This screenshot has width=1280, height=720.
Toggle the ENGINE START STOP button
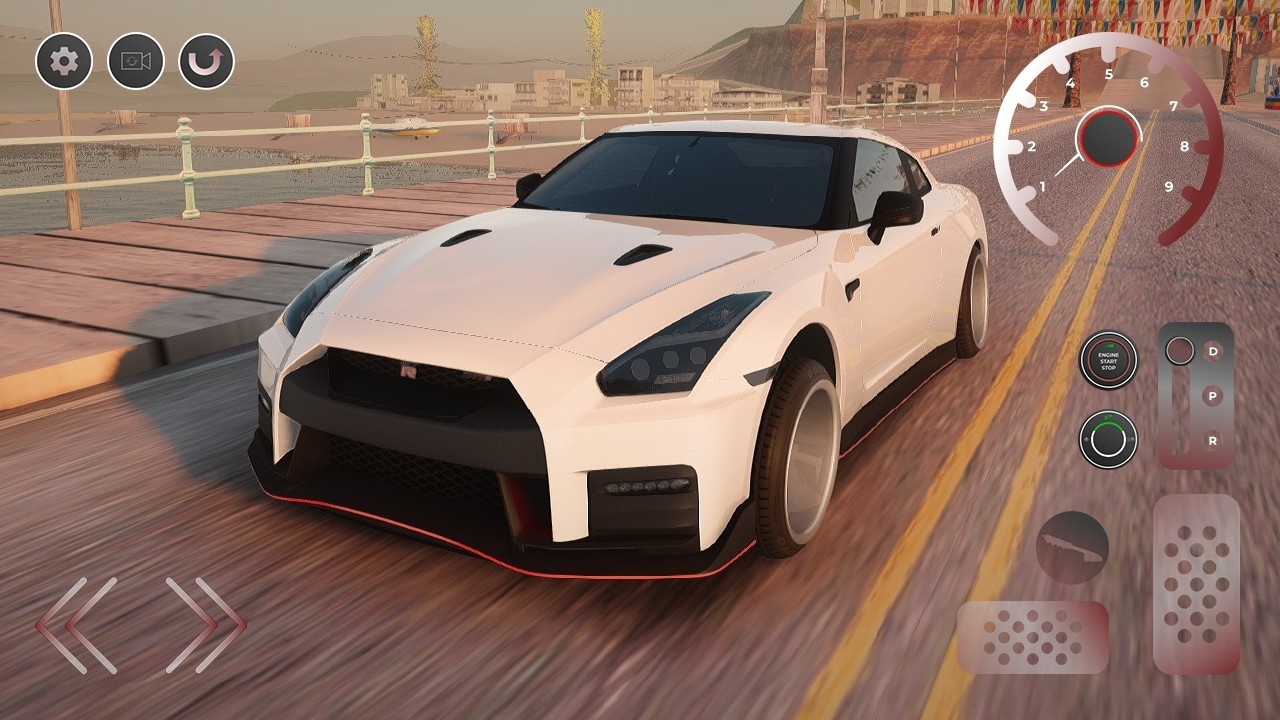[1107, 362]
